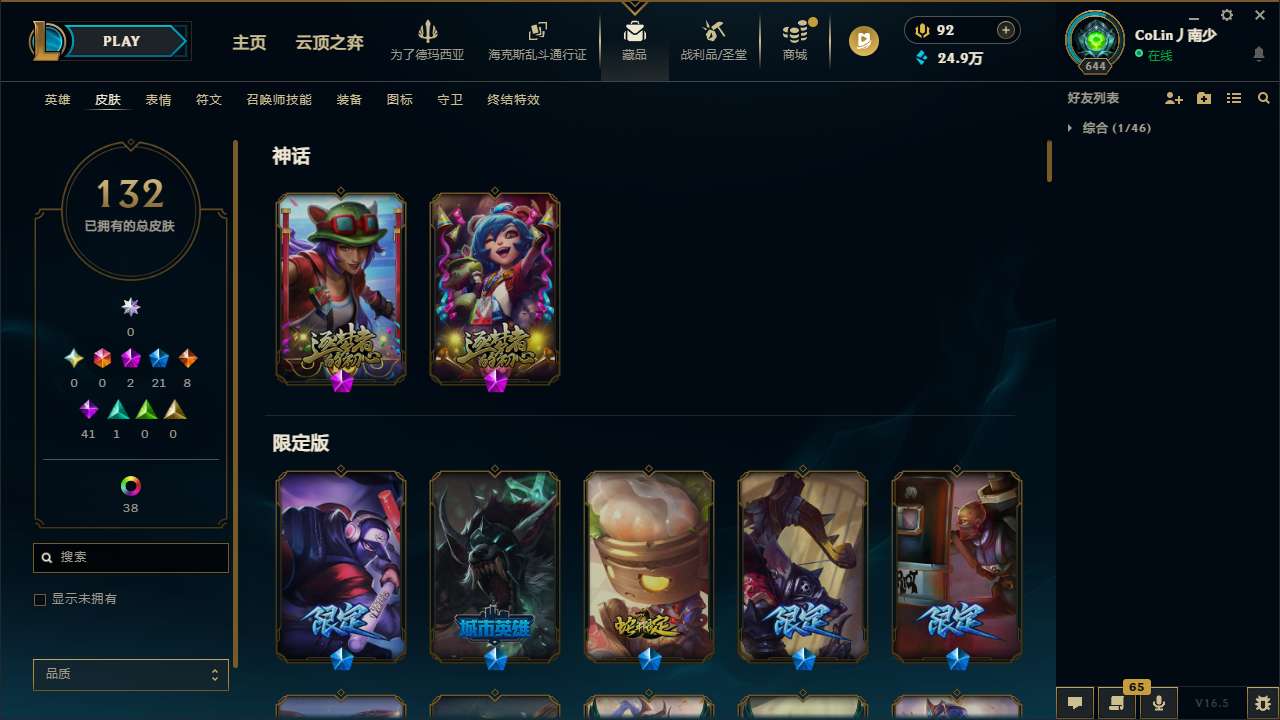Open the 商城 store icon
This screenshot has width=1280, height=720.
point(795,41)
